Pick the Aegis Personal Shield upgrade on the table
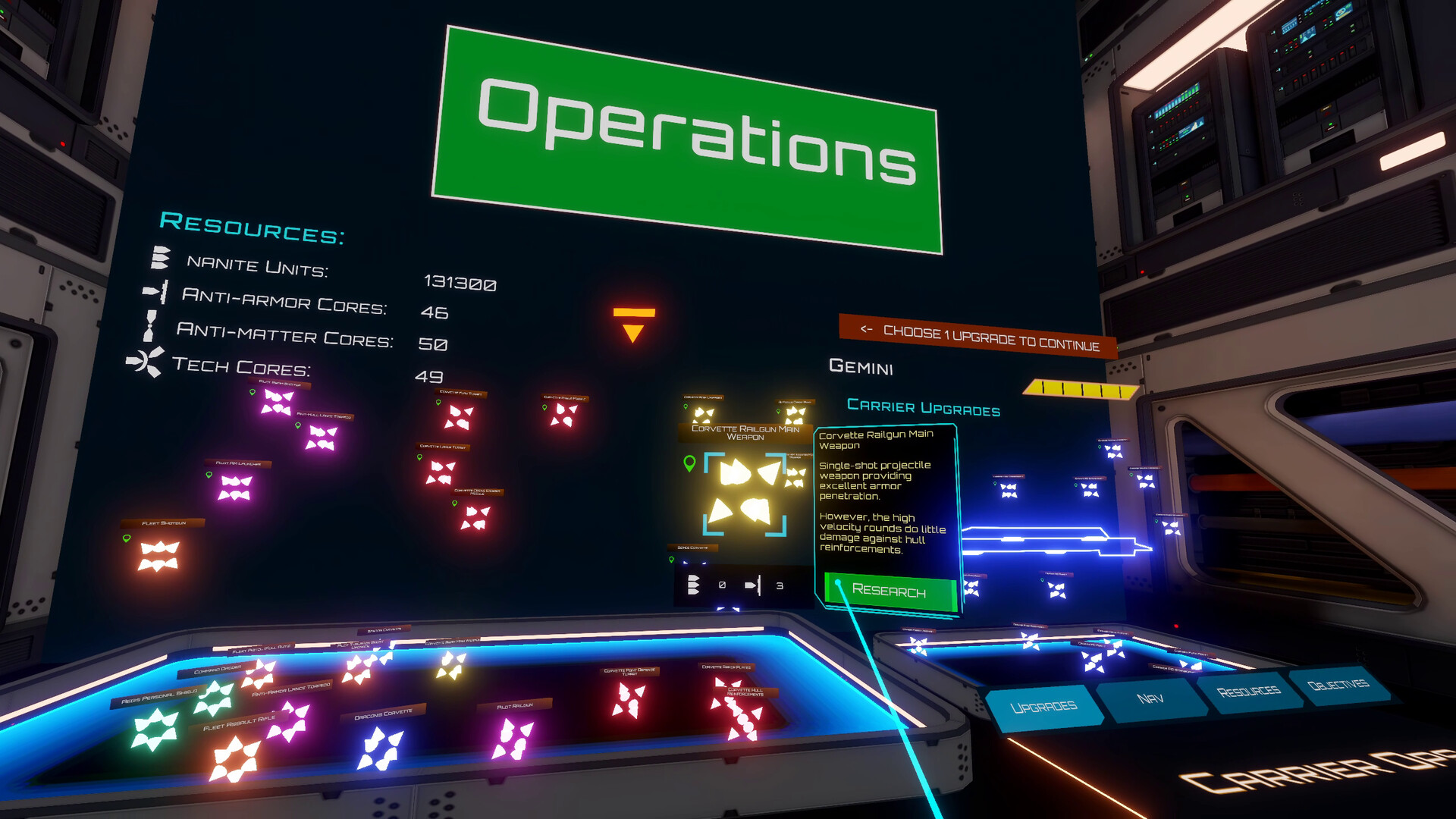Viewport: 1456px width, 819px height. point(155,727)
